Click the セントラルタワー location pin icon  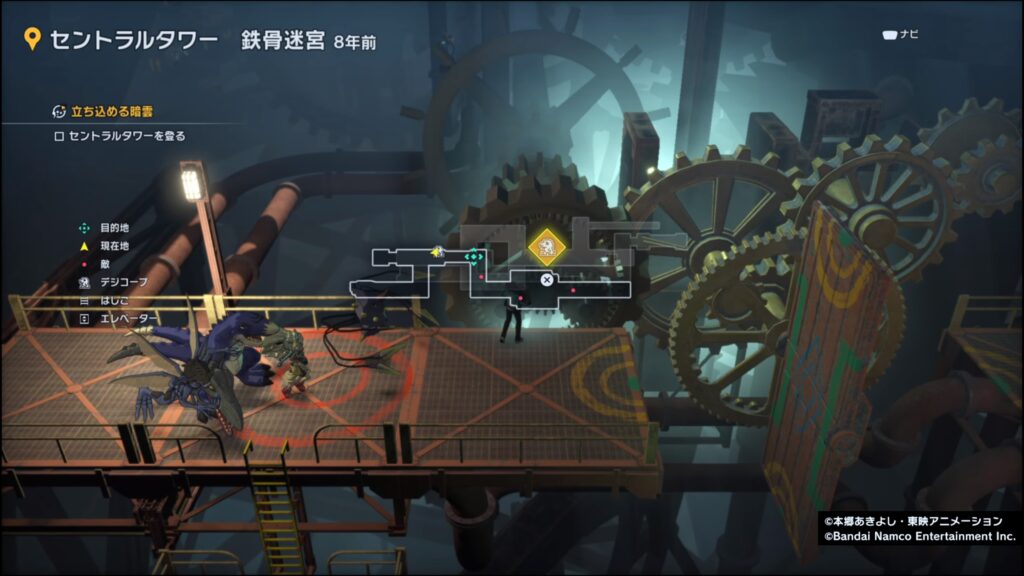tap(32, 40)
